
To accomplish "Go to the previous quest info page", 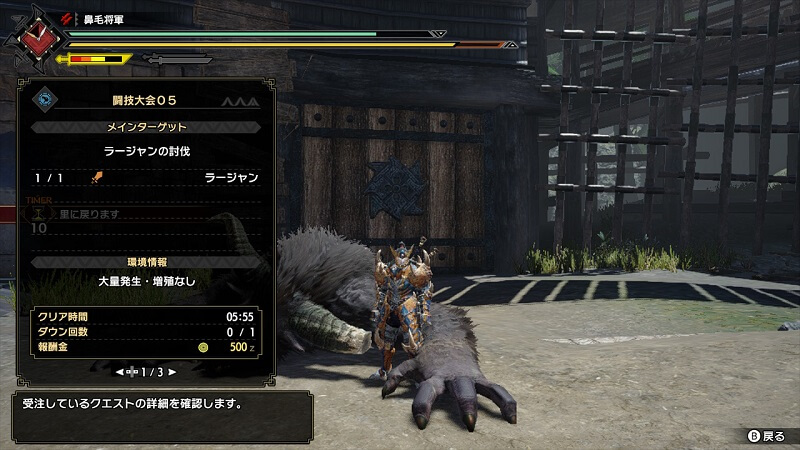I will coord(121,372).
